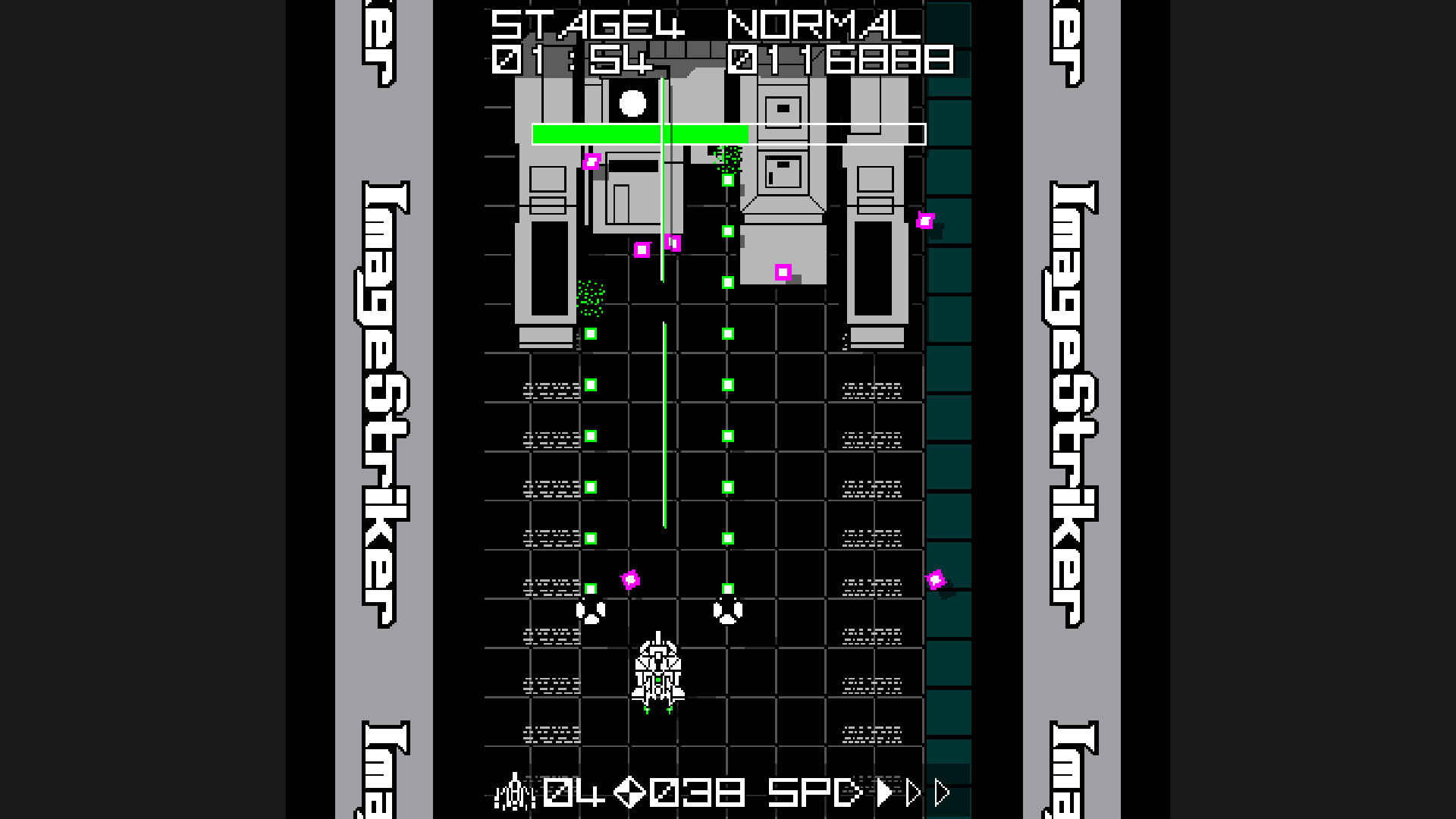Click the first SPD speed arrow indicator
This screenshot has width=1456, height=819.
pyautogui.click(x=883, y=792)
